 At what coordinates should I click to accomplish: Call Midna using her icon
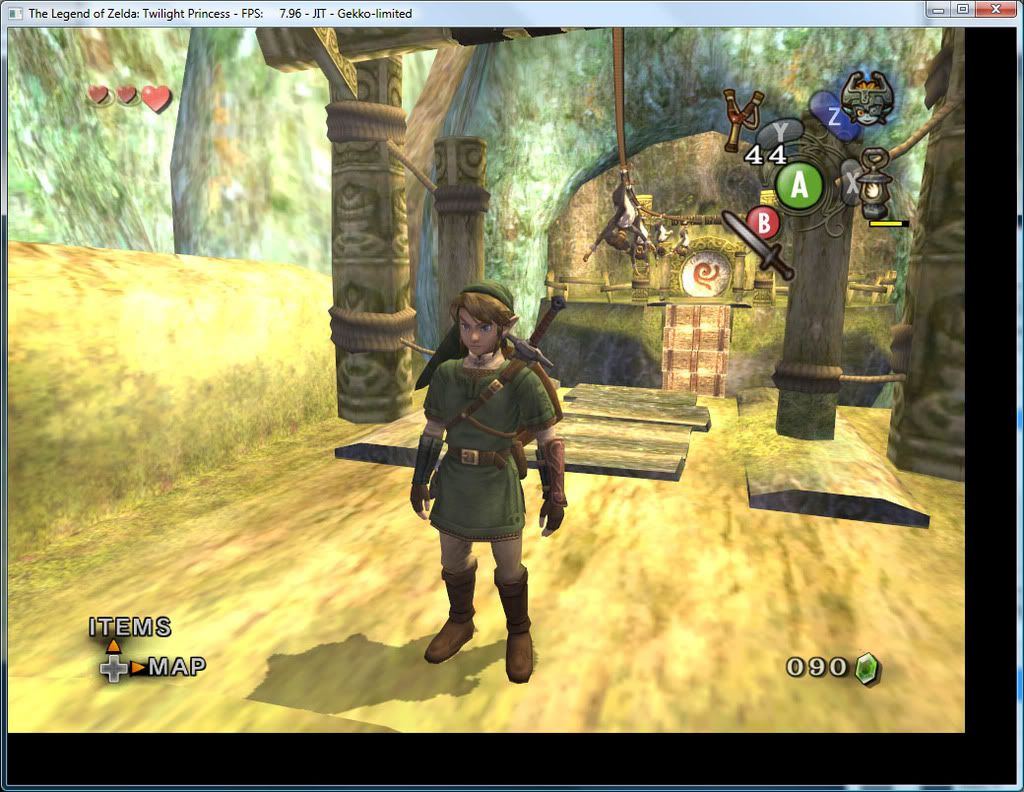point(865,98)
